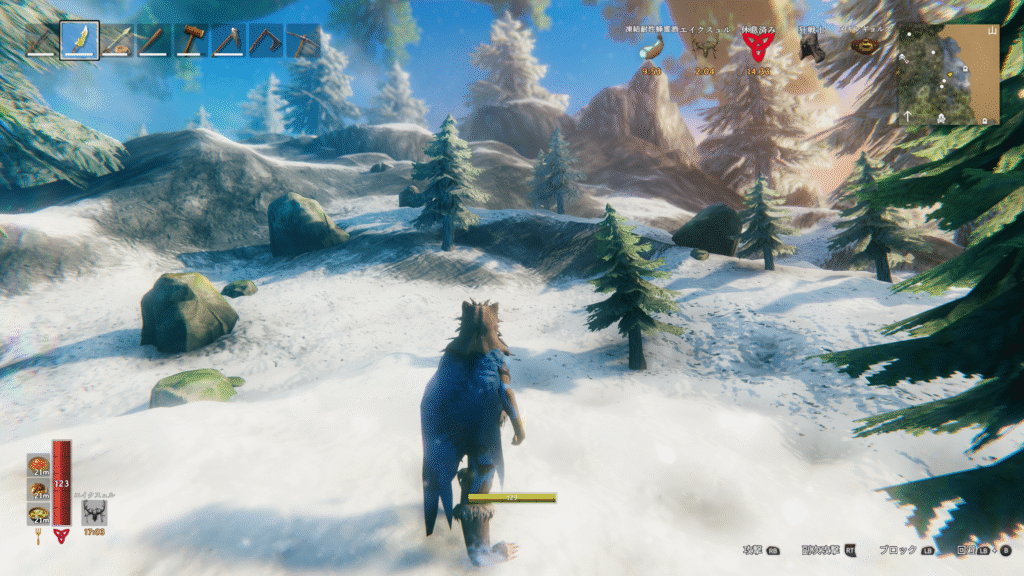Activate the Eikthyr antler forsaken power icon
This screenshot has width=1024, height=576.
(x=95, y=512)
